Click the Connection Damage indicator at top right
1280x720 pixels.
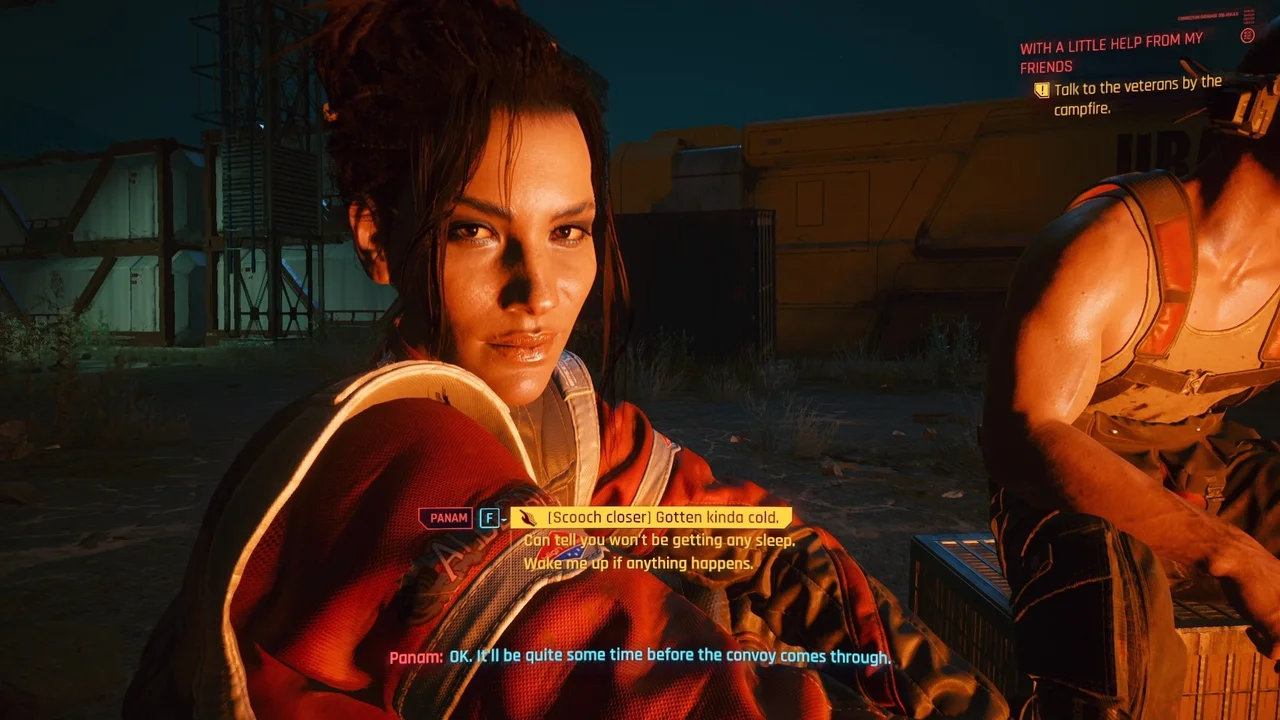[1209, 15]
